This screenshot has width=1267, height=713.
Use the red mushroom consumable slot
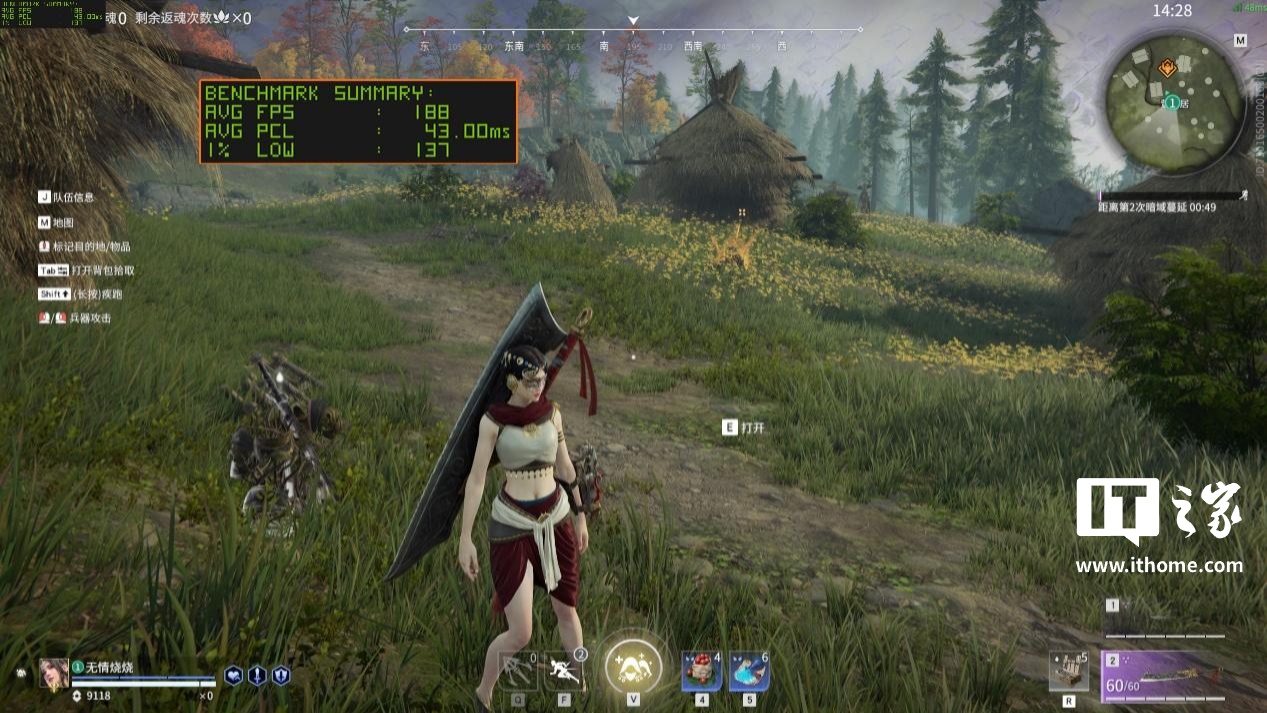pos(701,670)
